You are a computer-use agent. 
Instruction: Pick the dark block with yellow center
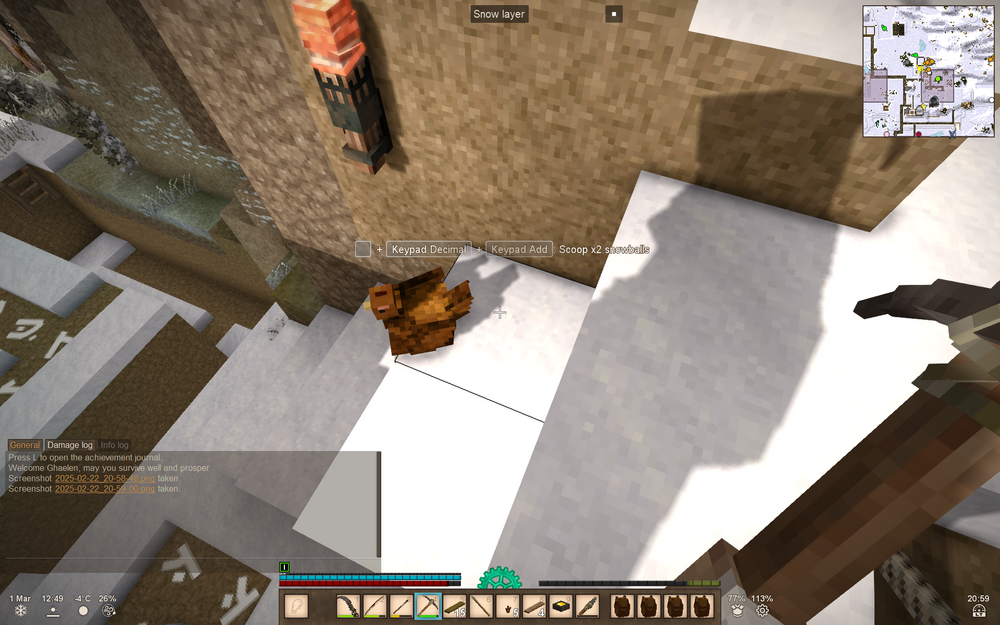[561, 607]
